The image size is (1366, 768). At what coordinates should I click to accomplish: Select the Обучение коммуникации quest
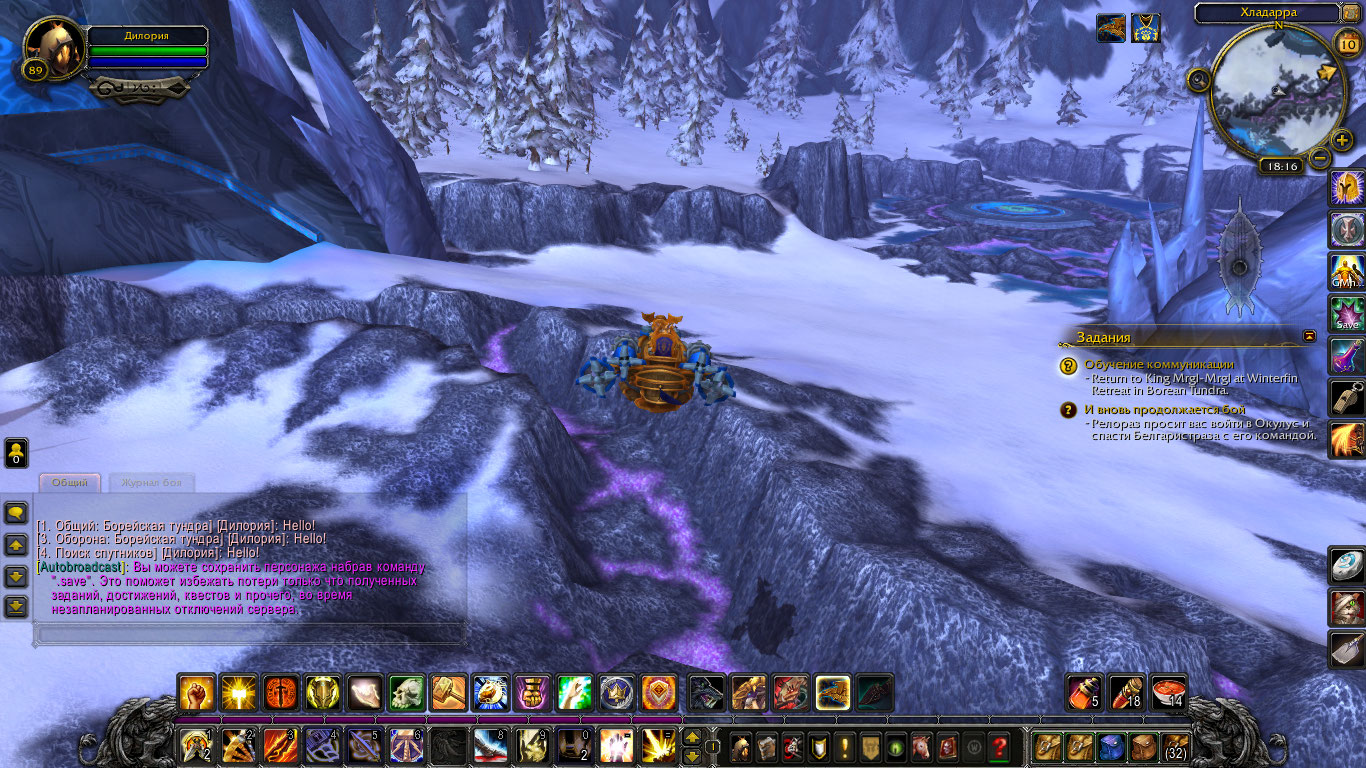click(1159, 365)
